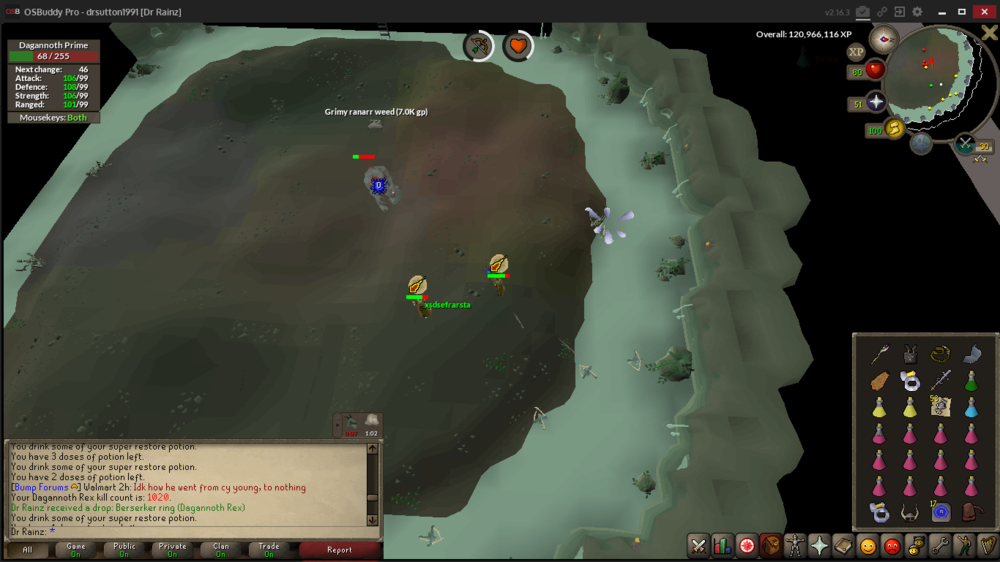
Task: Select the green potion in inventory
Action: pos(970,381)
